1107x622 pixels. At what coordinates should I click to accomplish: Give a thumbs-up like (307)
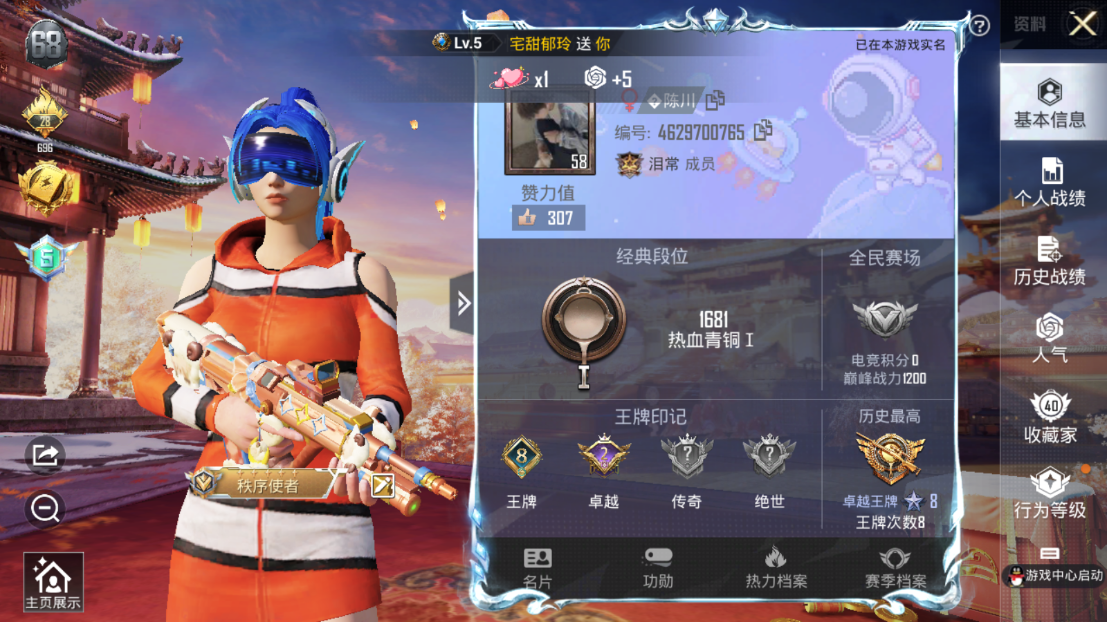[548, 217]
